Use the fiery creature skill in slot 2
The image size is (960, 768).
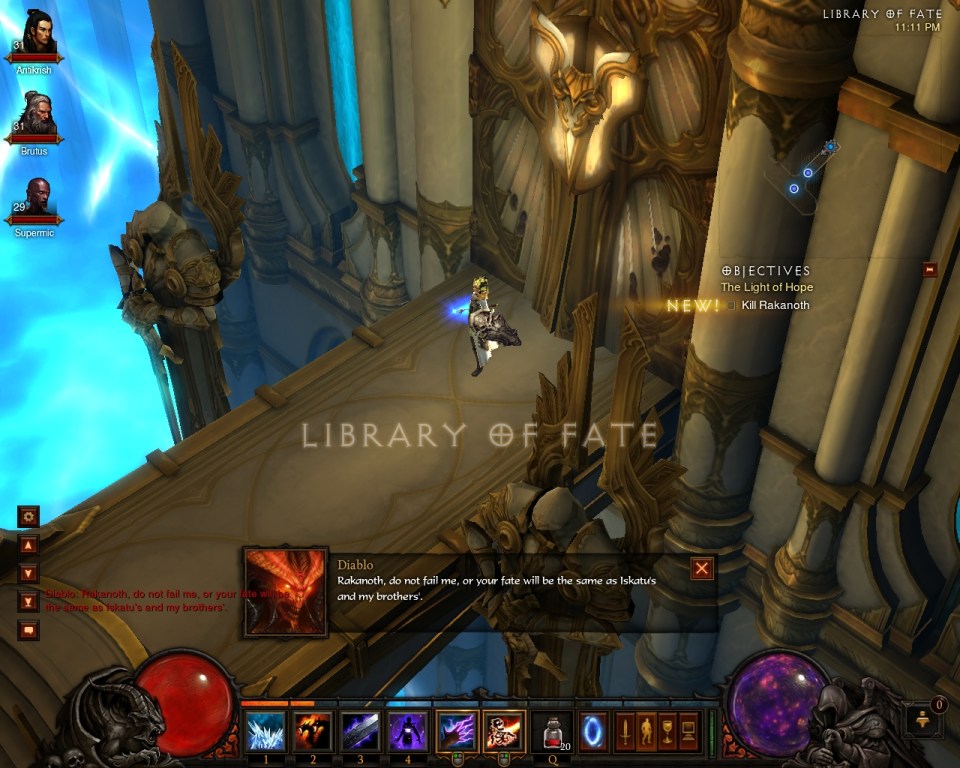[313, 731]
